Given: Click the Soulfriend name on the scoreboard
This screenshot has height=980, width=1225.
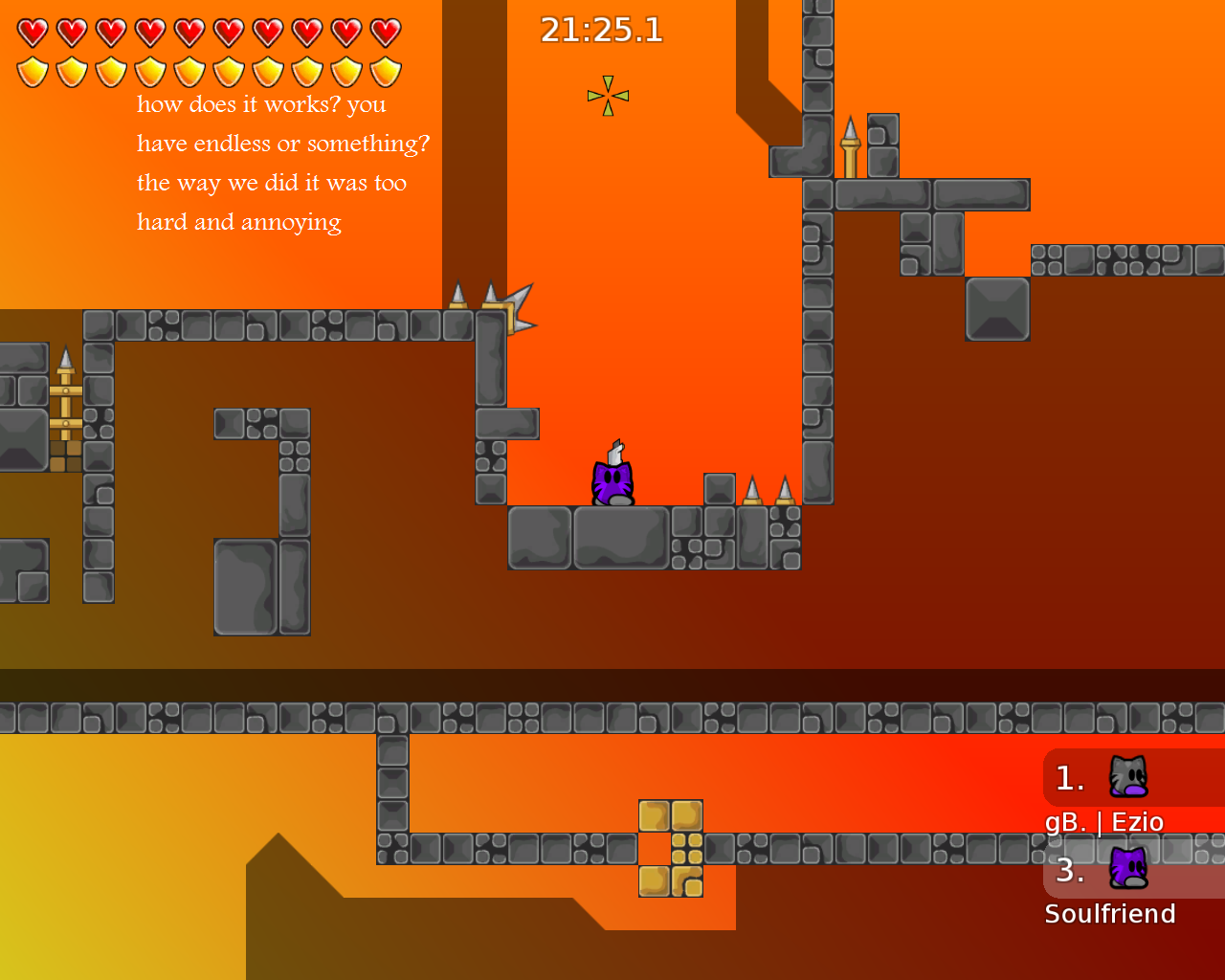Looking at the screenshot, I should tap(1111, 913).
